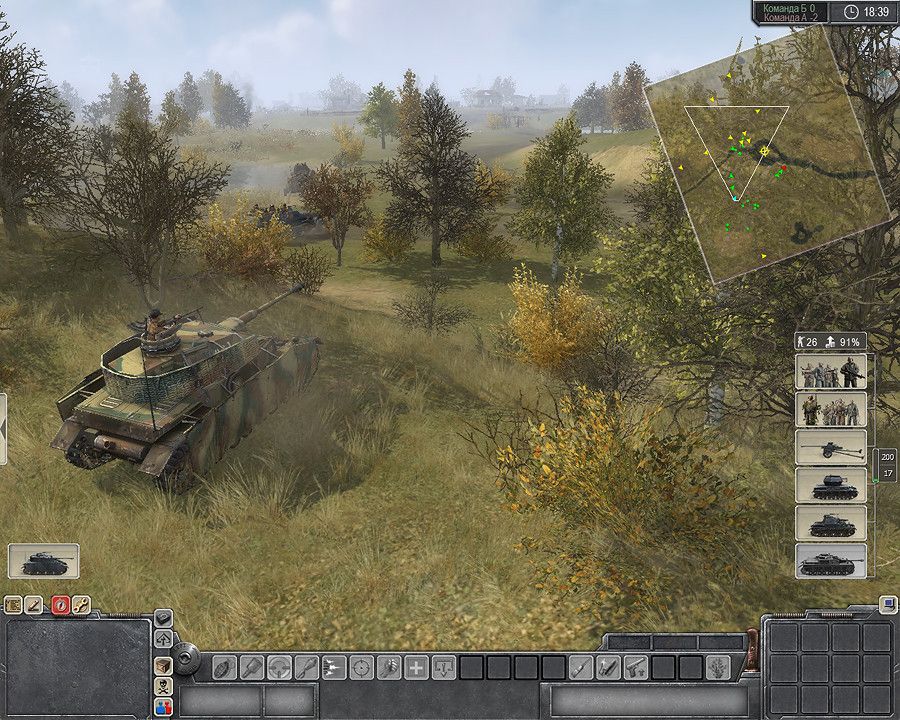Open the wrench repair tools icon
Viewport: 900px width, 720px height.
(83, 605)
